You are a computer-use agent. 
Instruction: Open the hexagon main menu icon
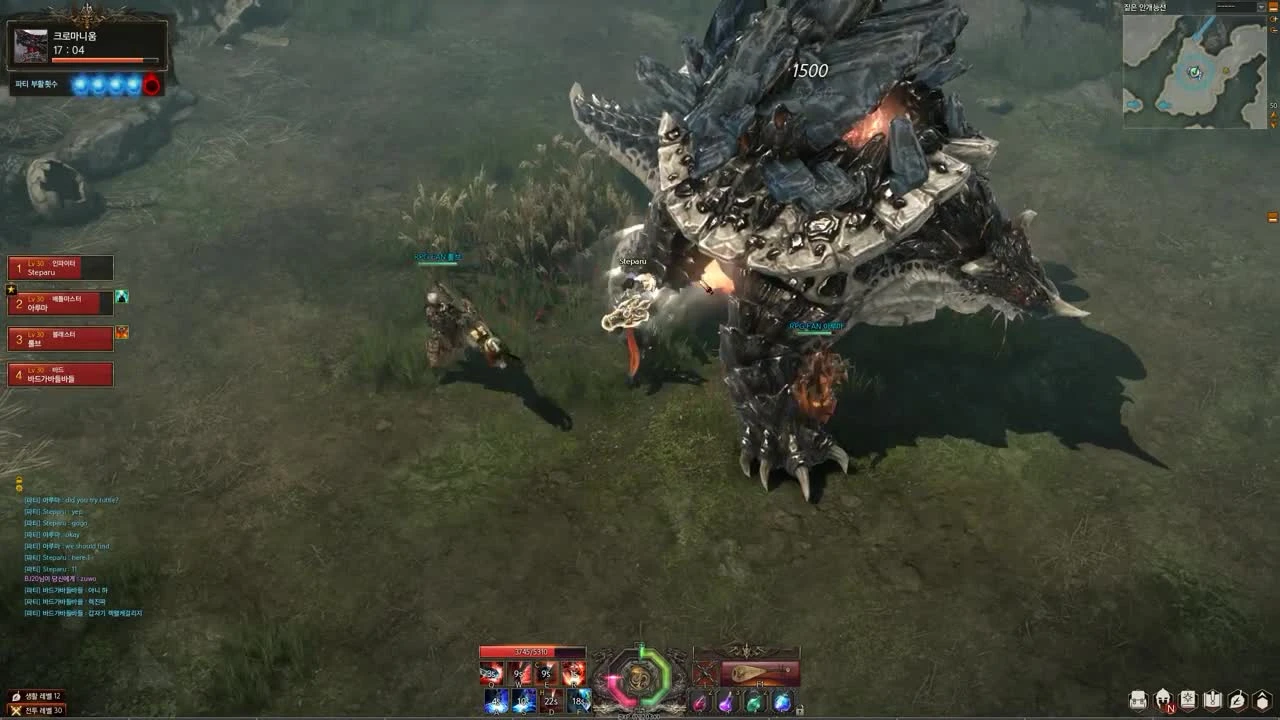pos(1261,699)
